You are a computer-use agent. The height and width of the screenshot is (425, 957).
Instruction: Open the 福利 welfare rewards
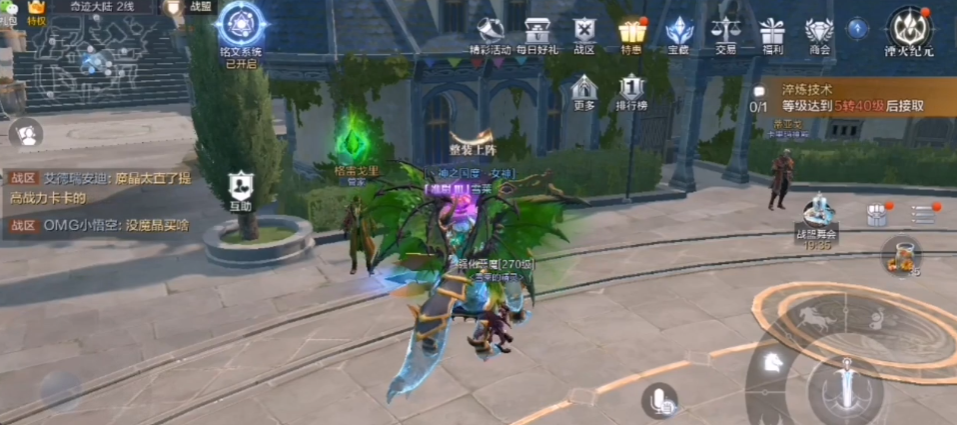pyautogui.click(x=771, y=31)
